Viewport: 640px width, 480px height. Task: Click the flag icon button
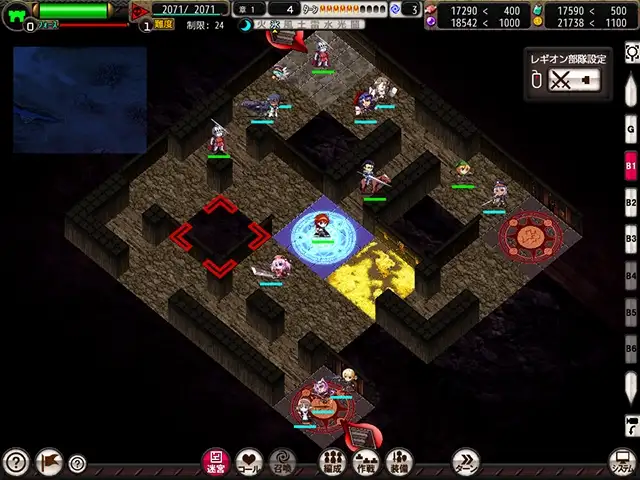click(48, 462)
